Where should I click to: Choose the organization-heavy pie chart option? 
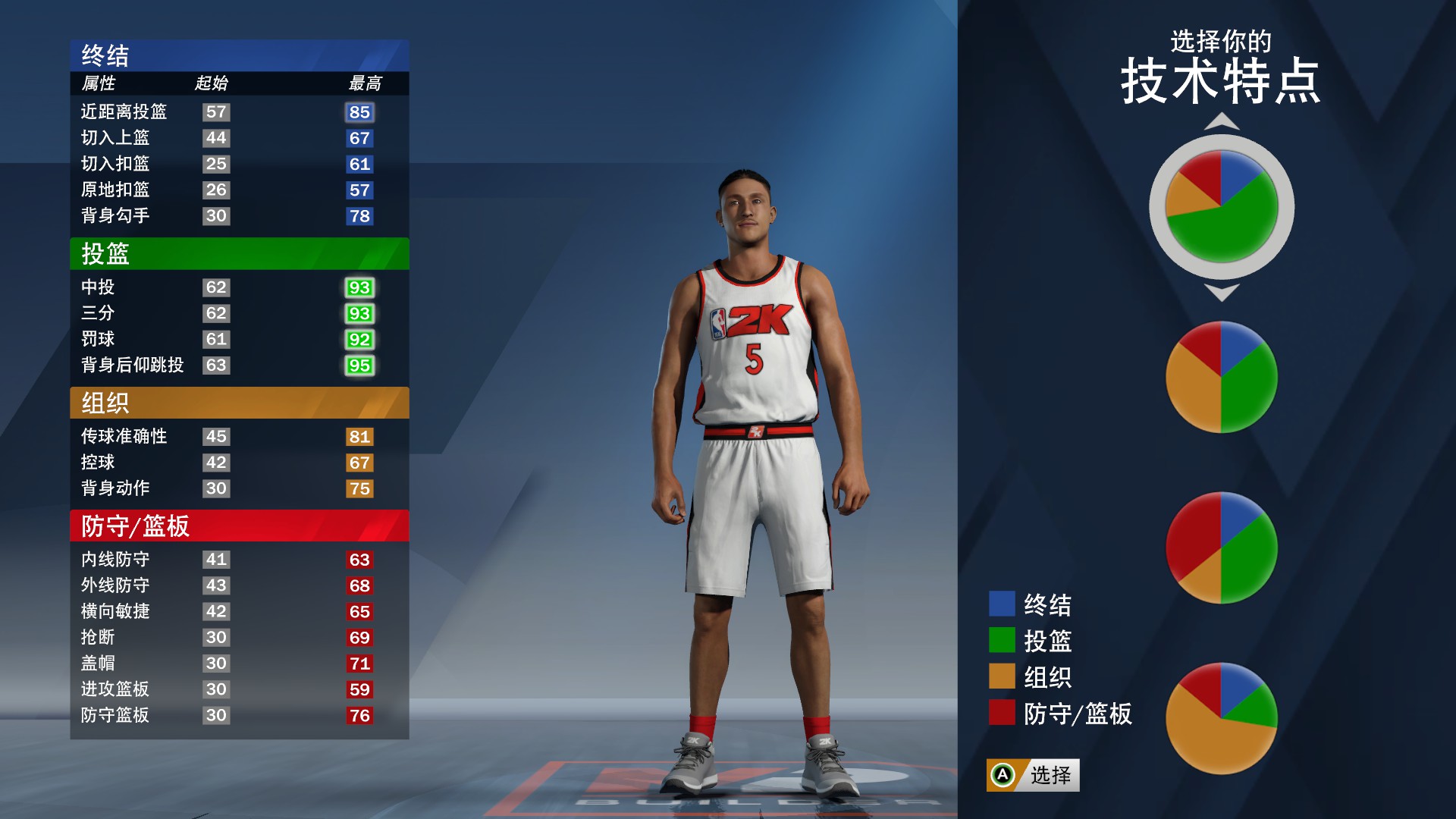[x=1220, y=375]
